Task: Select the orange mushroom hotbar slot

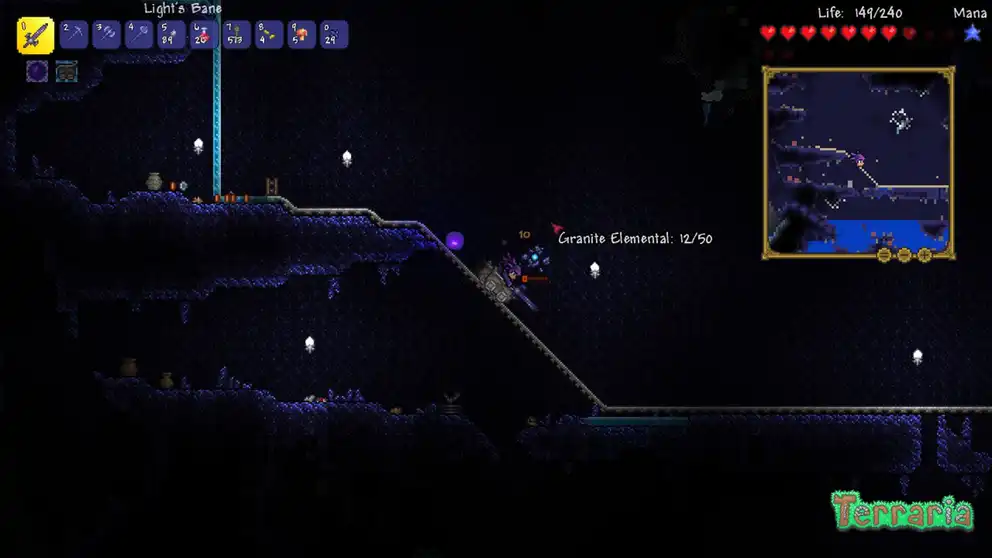Action: click(302, 35)
